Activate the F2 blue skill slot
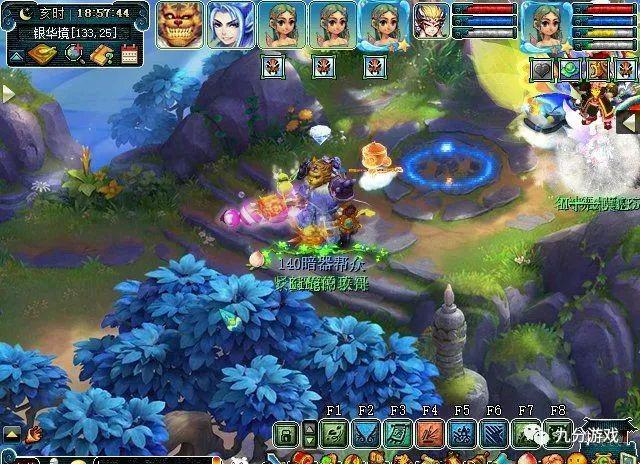This screenshot has height=464, width=640. coord(366,435)
